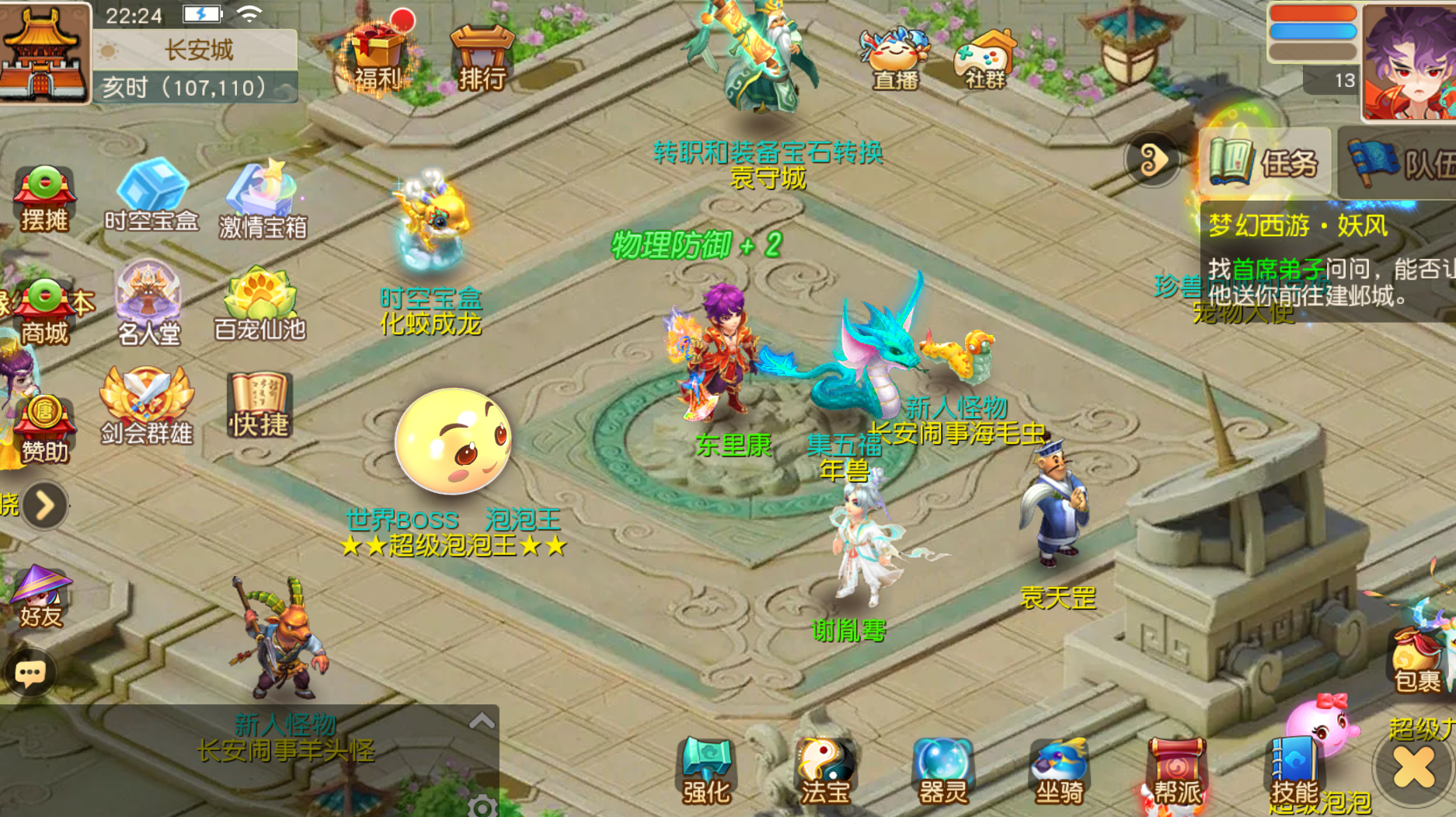The image size is (1456, 817).
Task: Open the 社群 community icon
Action: pyautogui.click(x=984, y=58)
